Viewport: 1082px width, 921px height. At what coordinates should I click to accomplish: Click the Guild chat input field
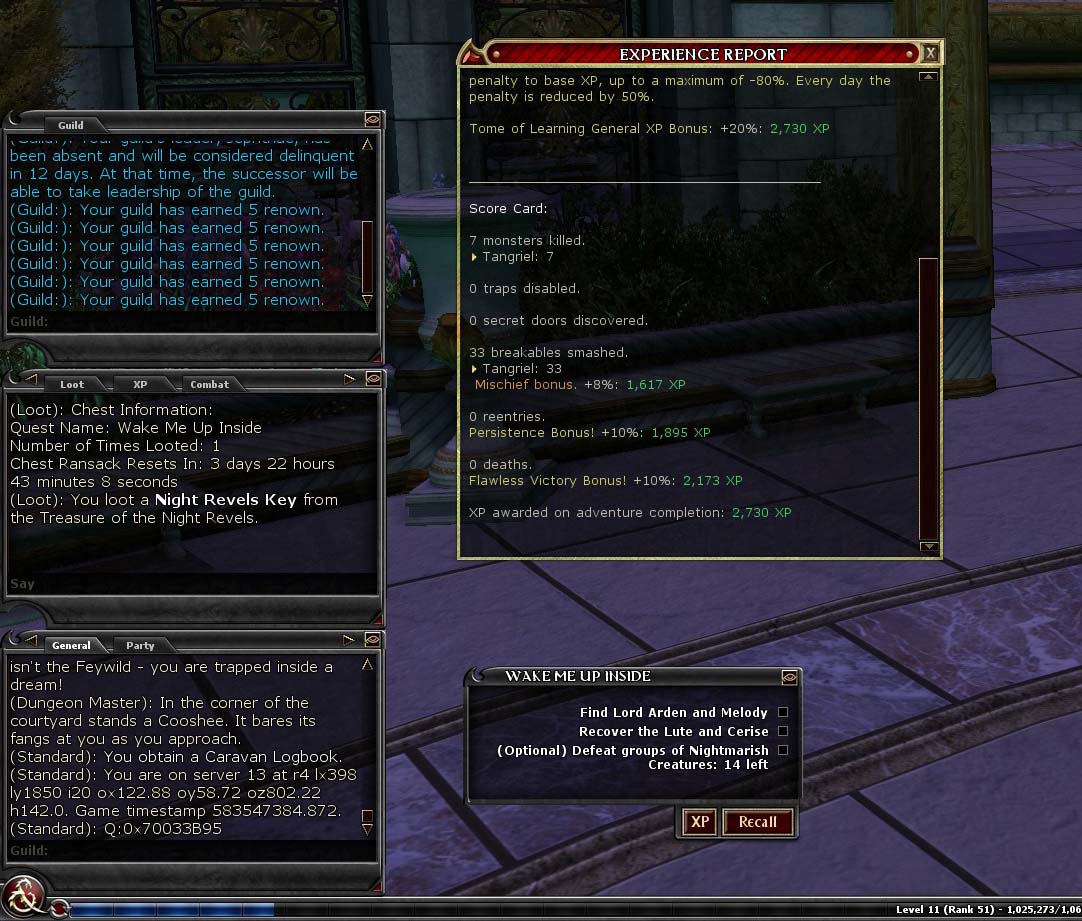[190, 322]
